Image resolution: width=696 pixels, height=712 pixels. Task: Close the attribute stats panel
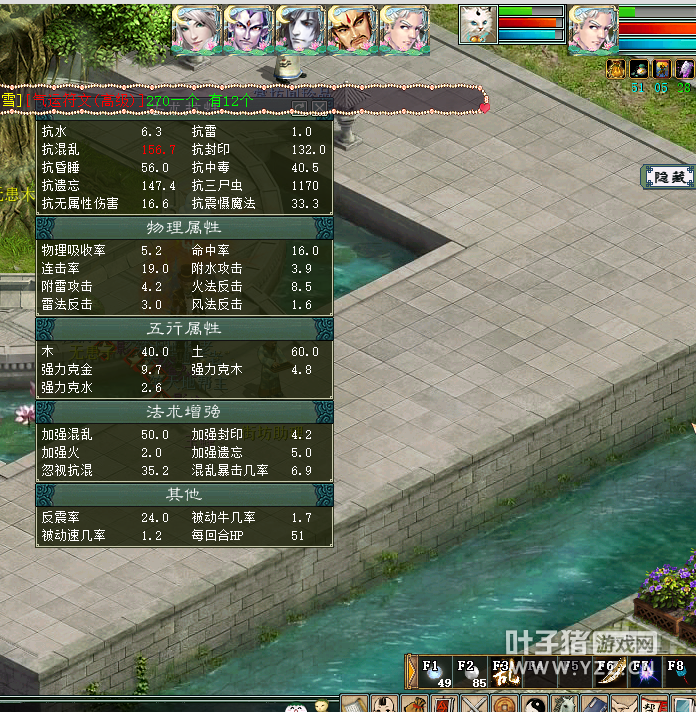[x=319, y=105]
